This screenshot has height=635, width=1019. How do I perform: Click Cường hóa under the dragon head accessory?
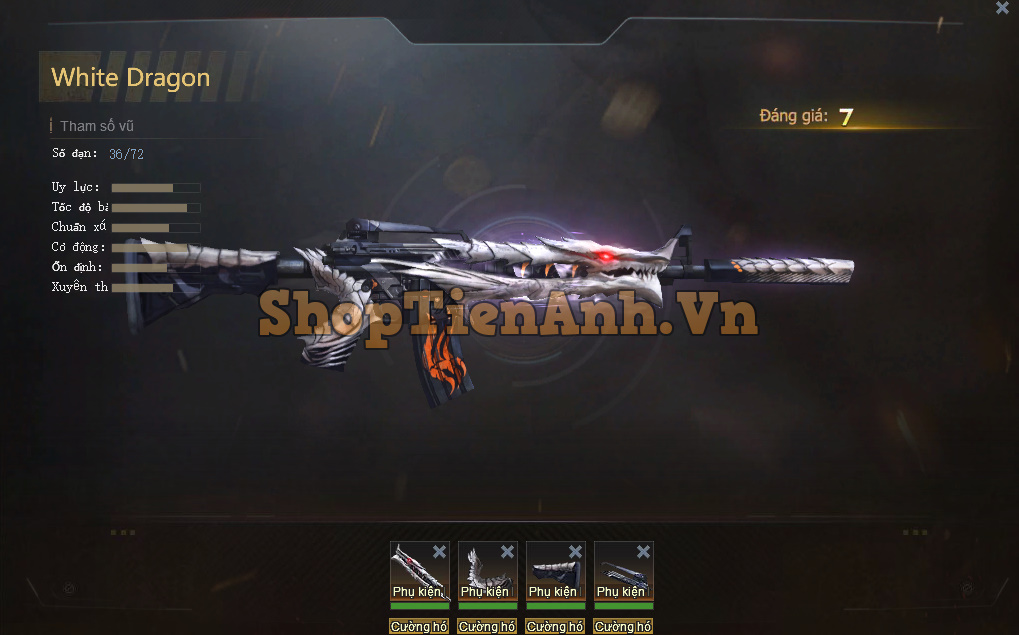[419, 627]
